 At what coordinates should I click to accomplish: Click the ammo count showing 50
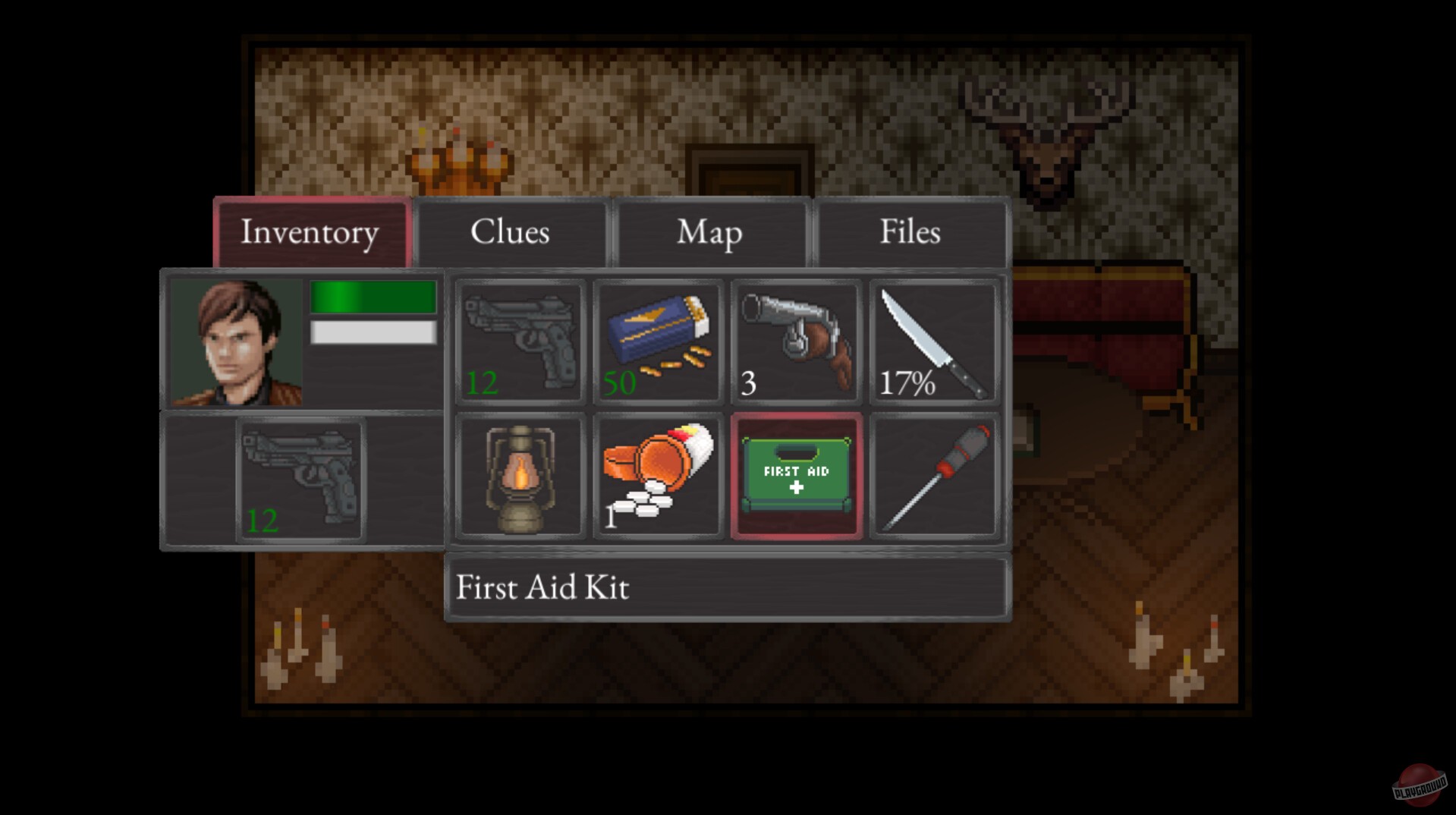tap(619, 383)
